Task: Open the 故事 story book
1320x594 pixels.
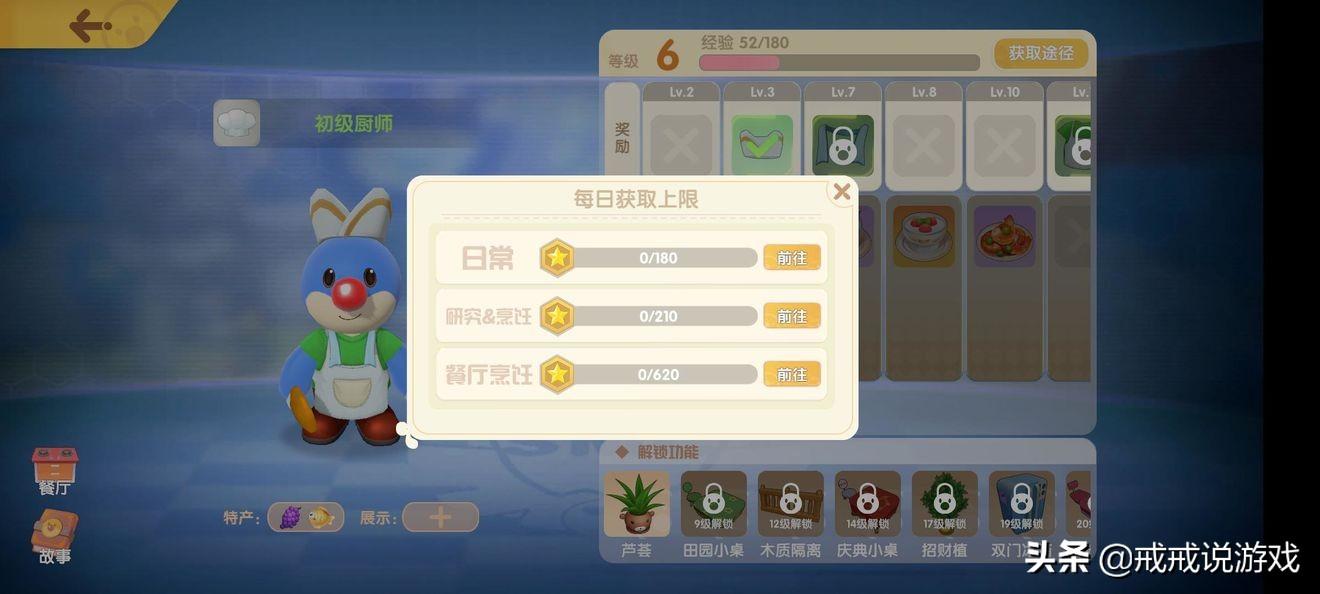Action: pos(55,535)
